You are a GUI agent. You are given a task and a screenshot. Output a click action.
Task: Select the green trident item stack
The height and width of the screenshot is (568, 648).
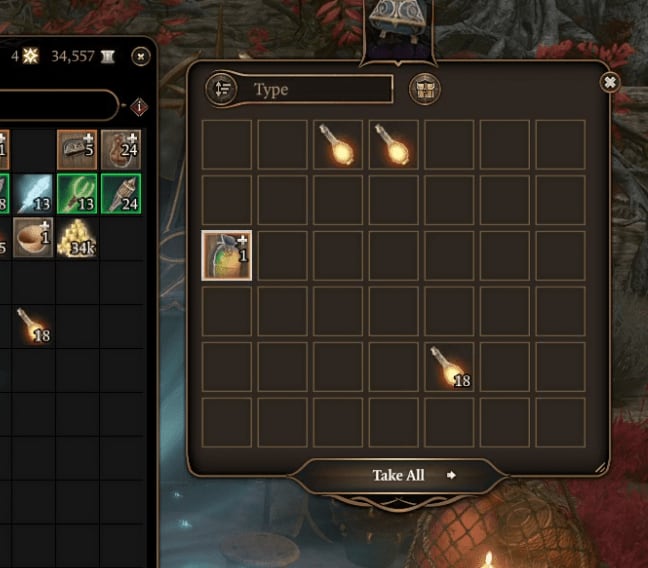tap(77, 194)
